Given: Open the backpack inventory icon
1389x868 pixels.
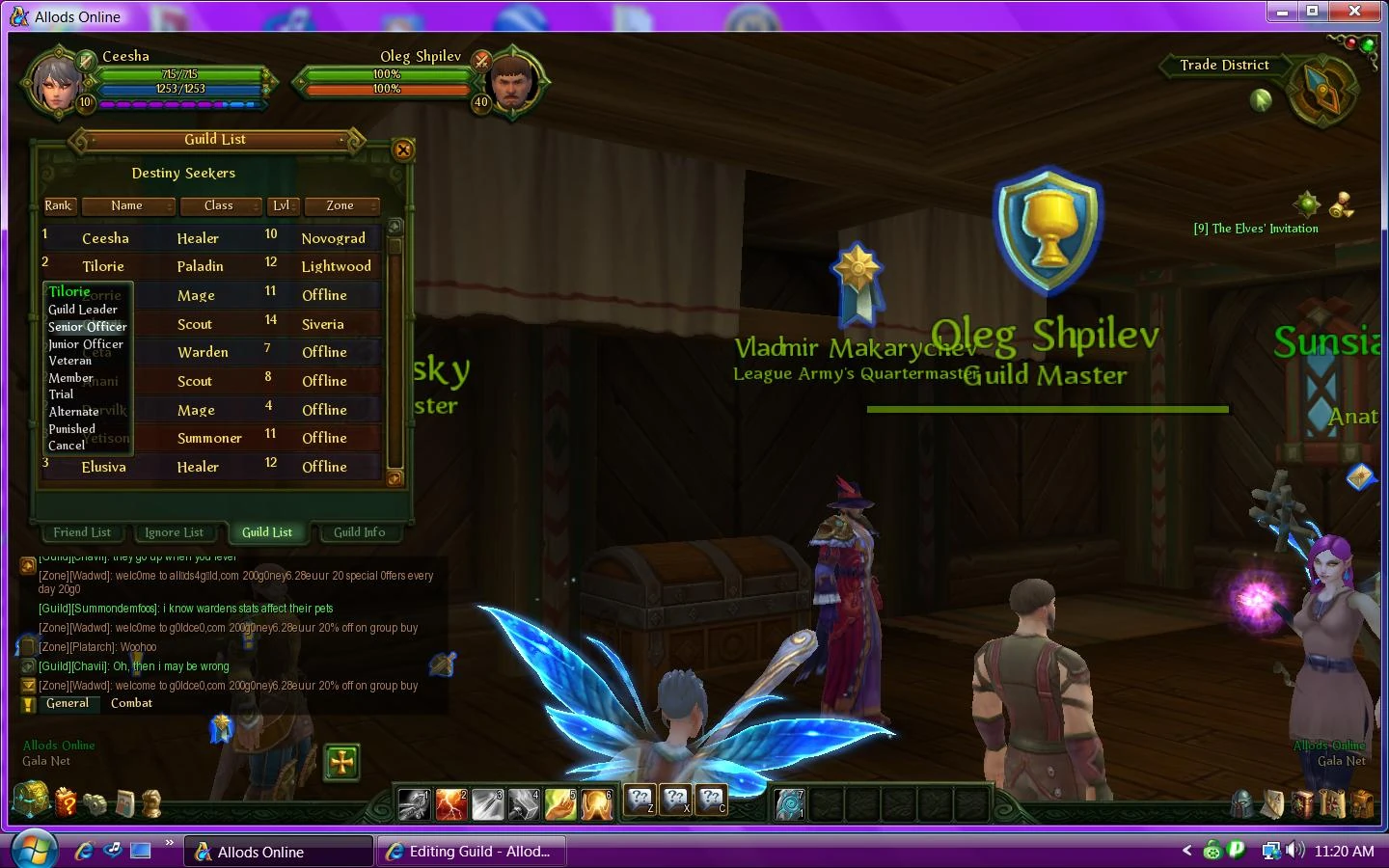Looking at the screenshot, I should coord(1364,803).
